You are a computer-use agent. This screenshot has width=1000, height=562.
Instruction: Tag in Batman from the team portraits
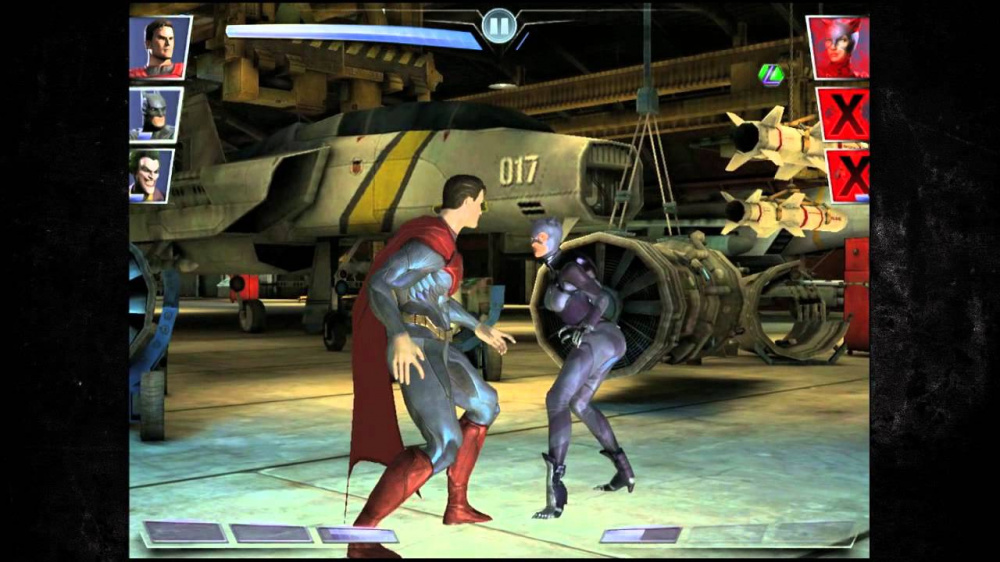(156, 115)
